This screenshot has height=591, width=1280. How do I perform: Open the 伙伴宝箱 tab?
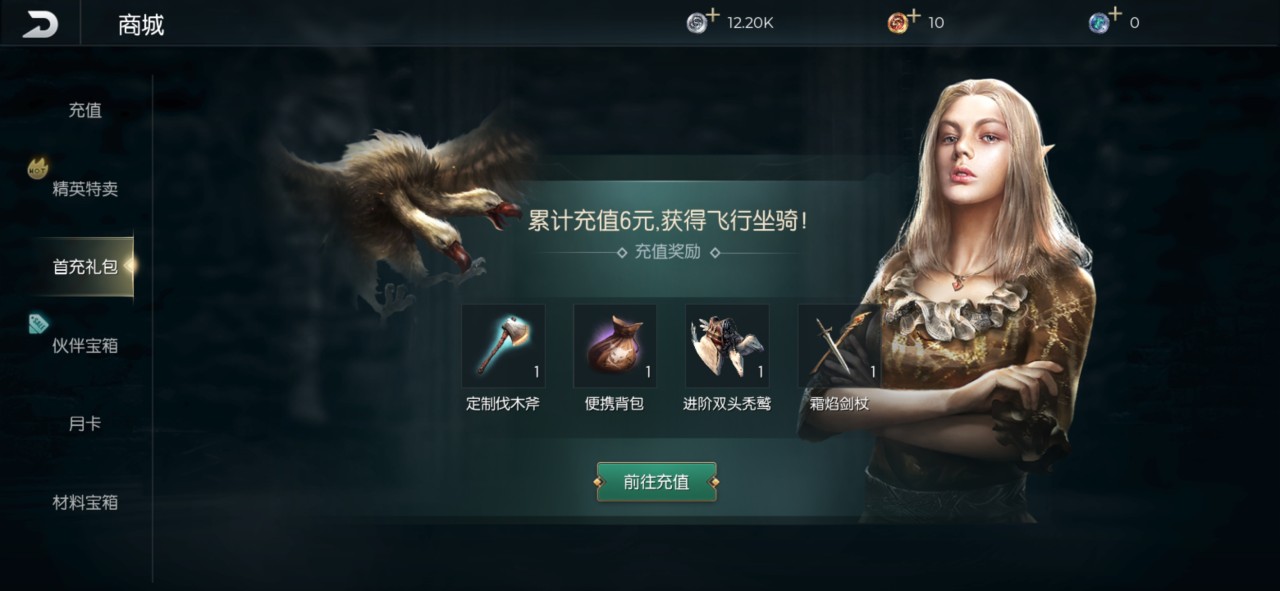pos(85,345)
